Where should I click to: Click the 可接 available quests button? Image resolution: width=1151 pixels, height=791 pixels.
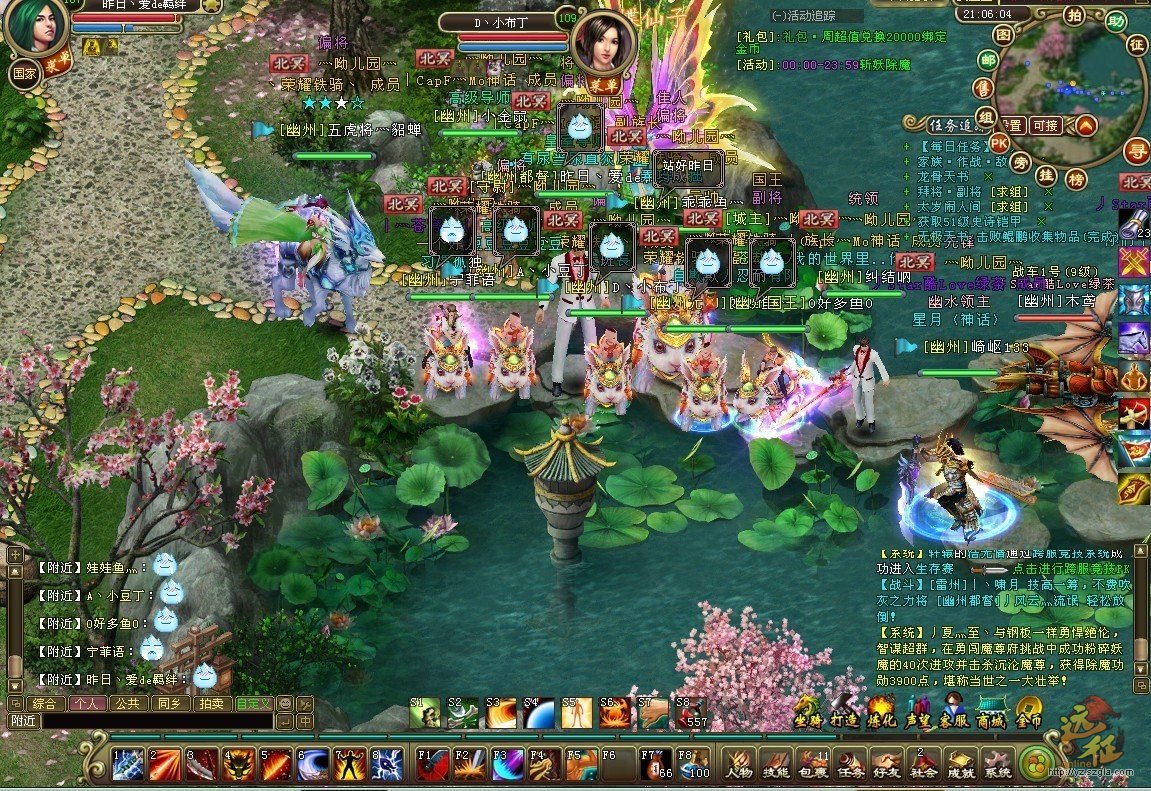[1045, 125]
